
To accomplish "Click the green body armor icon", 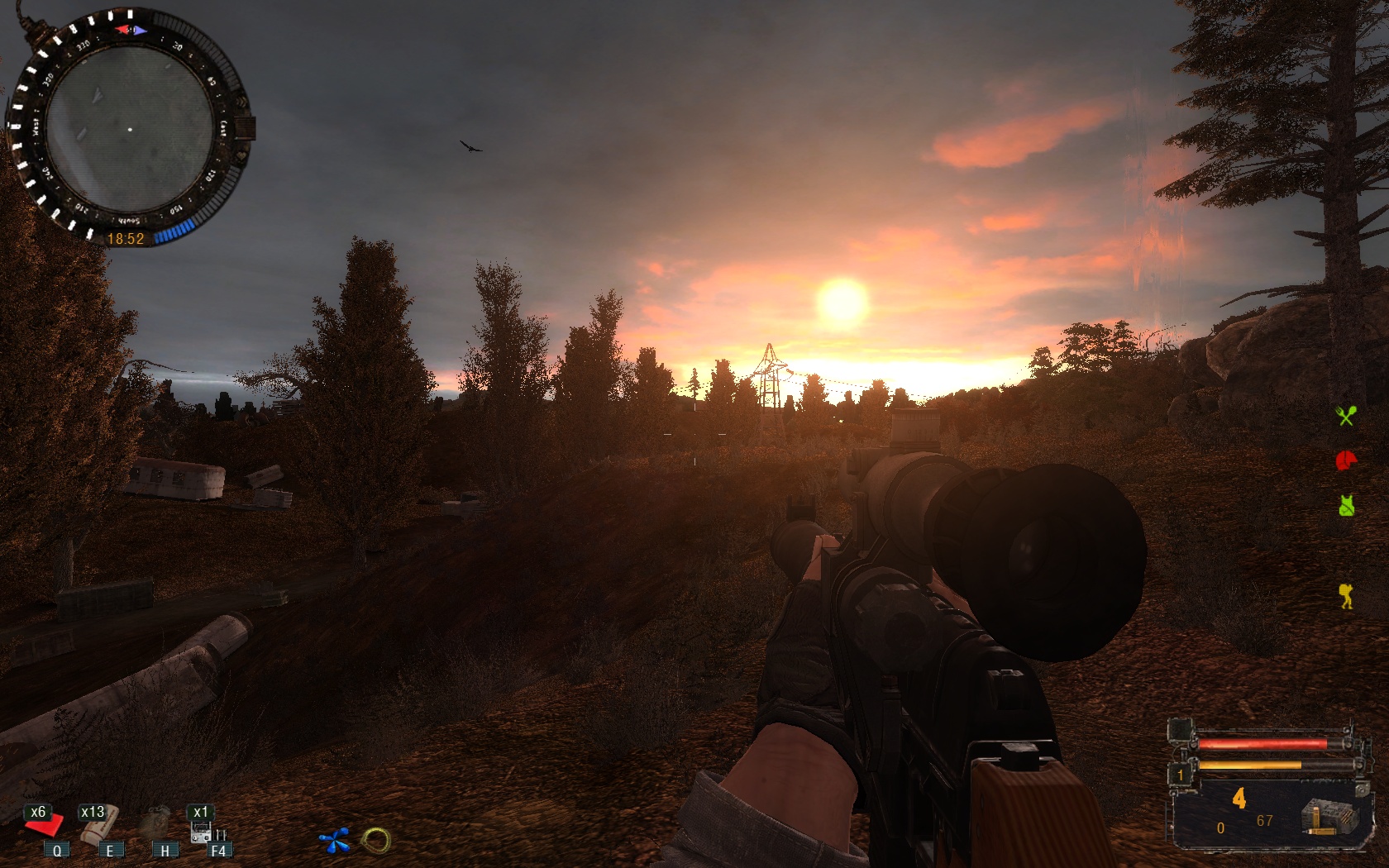I will (x=1346, y=505).
